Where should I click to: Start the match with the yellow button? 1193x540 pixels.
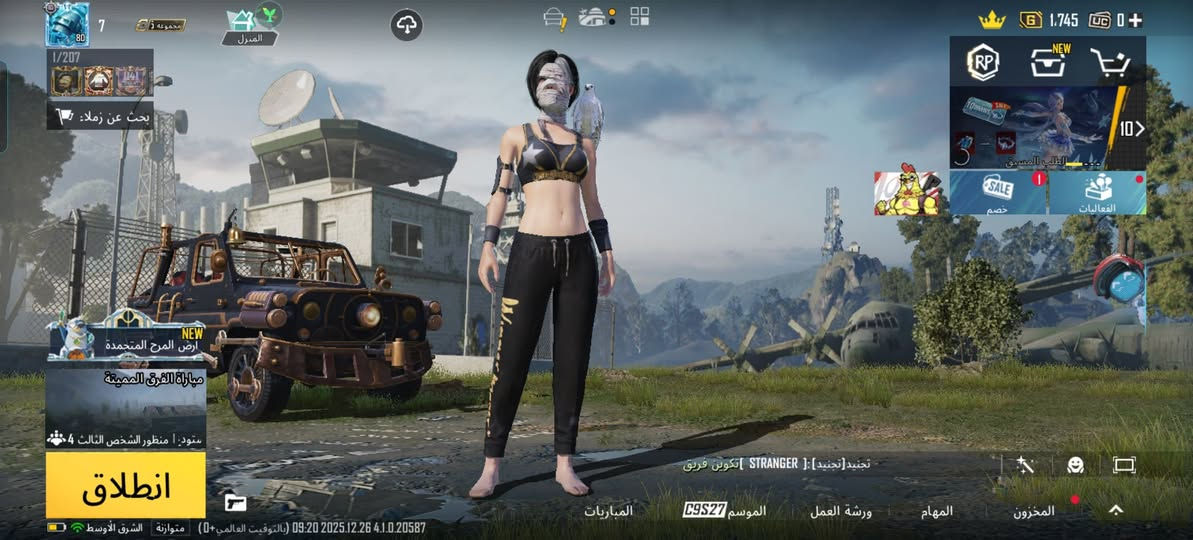[126, 485]
